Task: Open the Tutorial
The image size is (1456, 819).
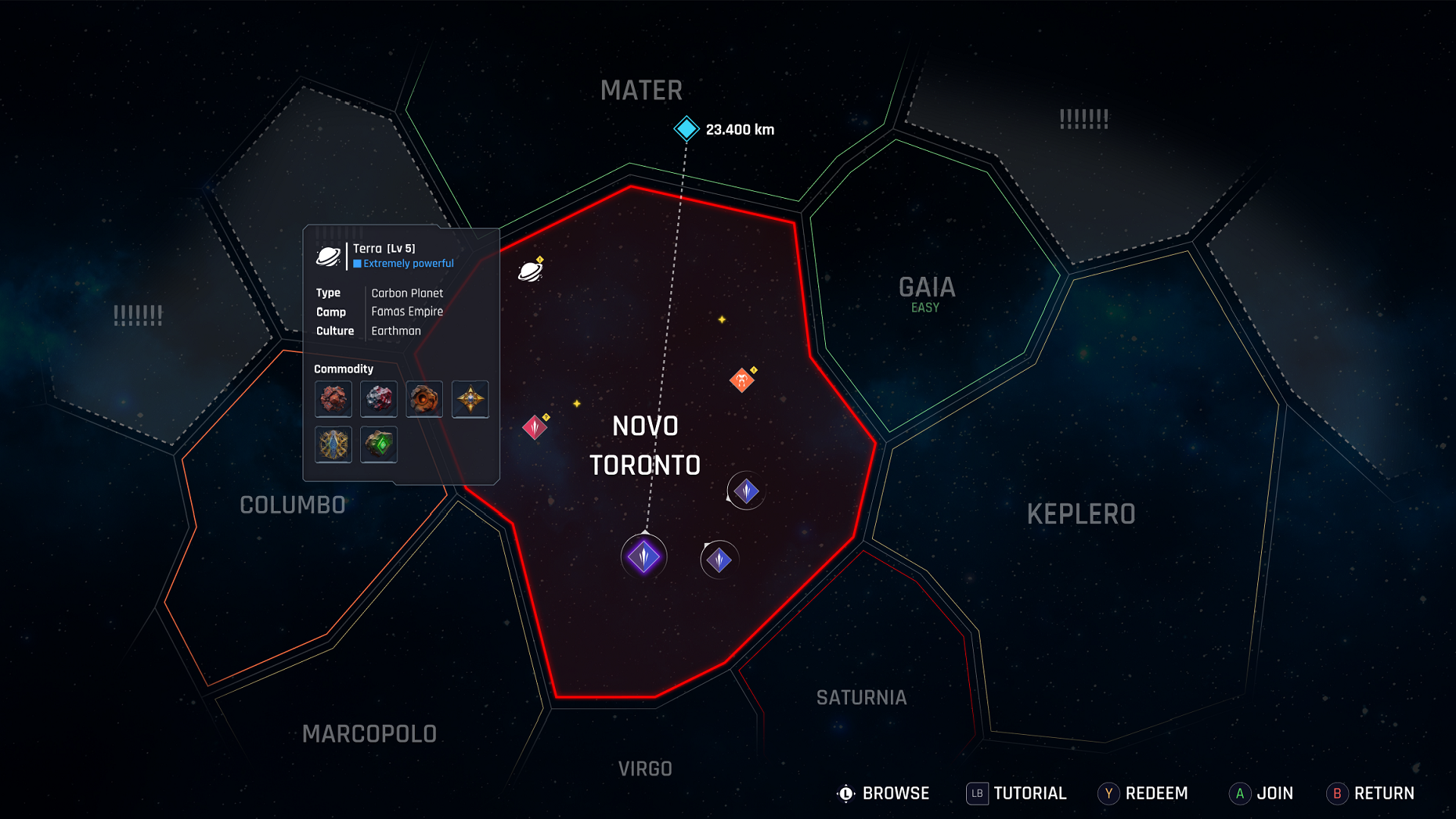Action: (1016, 793)
